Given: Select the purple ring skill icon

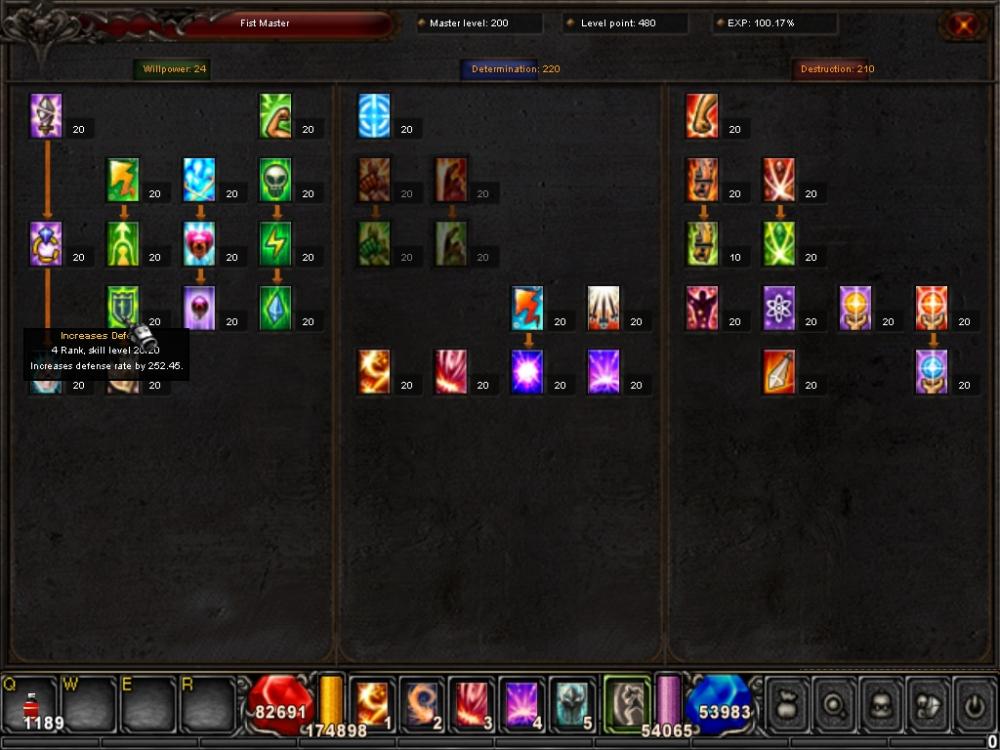Looking at the screenshot, I should (x=46, y=243).
